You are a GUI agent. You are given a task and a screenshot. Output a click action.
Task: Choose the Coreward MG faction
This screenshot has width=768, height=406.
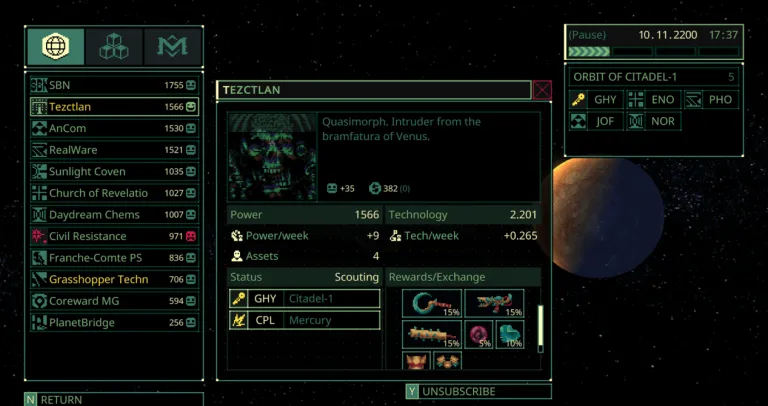pyautogui.click(x=114, y=301)
